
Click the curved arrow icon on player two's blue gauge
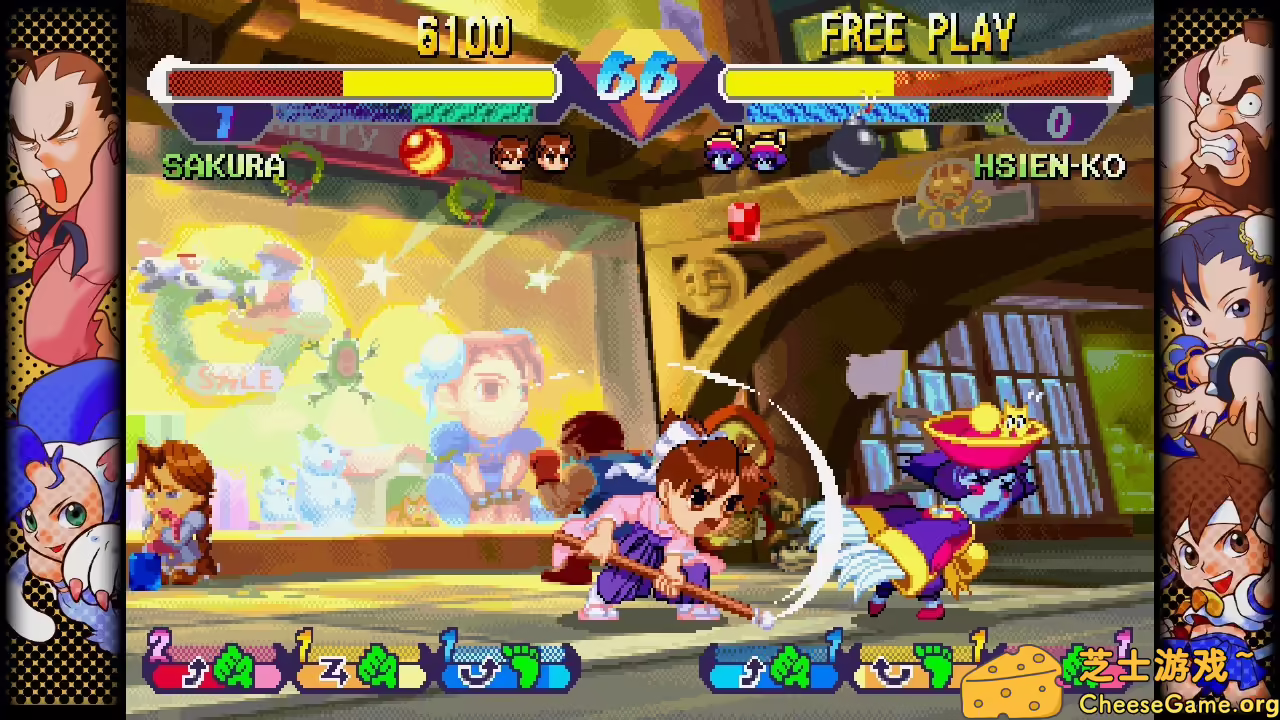pyautogui.click(x=752, y=670)
